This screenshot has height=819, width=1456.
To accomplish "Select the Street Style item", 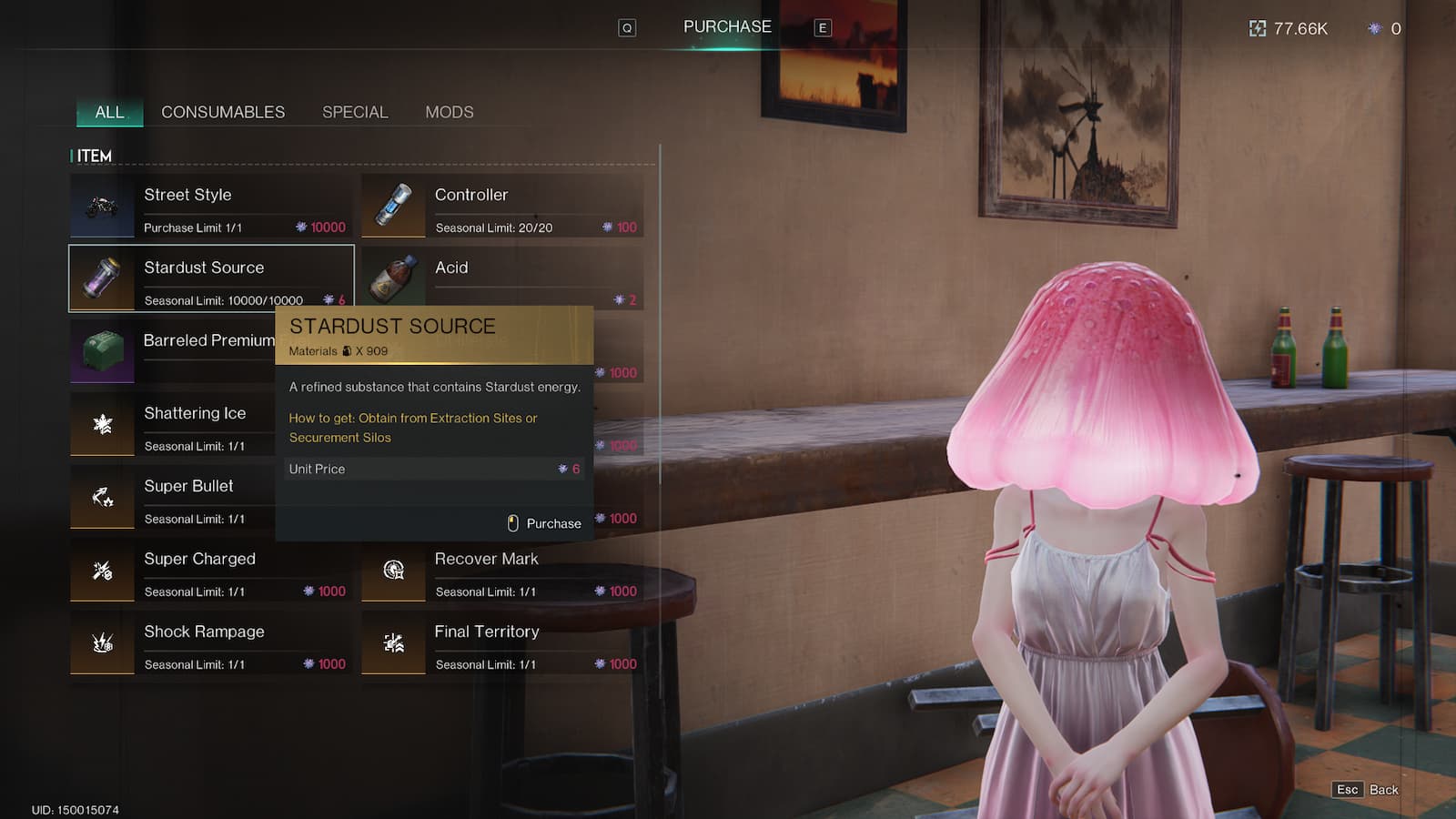I will coord(211,206).
